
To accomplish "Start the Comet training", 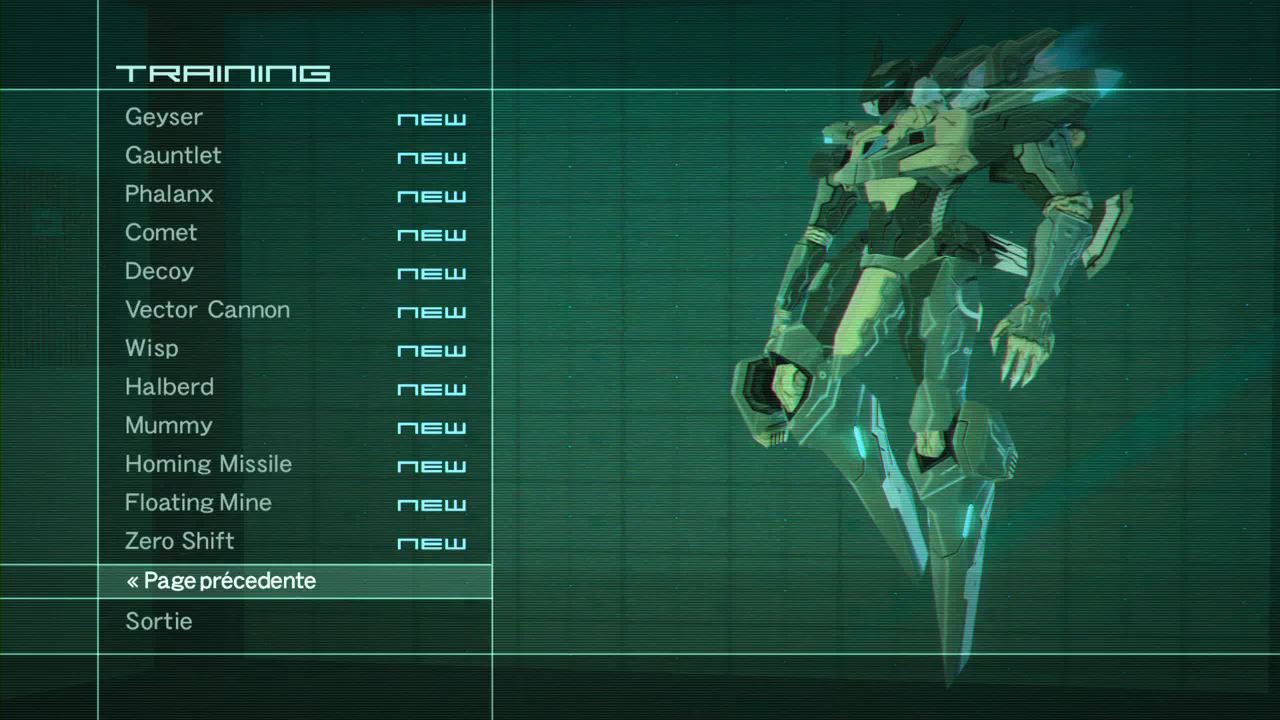I will pyautogui.click(x=161, y=233).
